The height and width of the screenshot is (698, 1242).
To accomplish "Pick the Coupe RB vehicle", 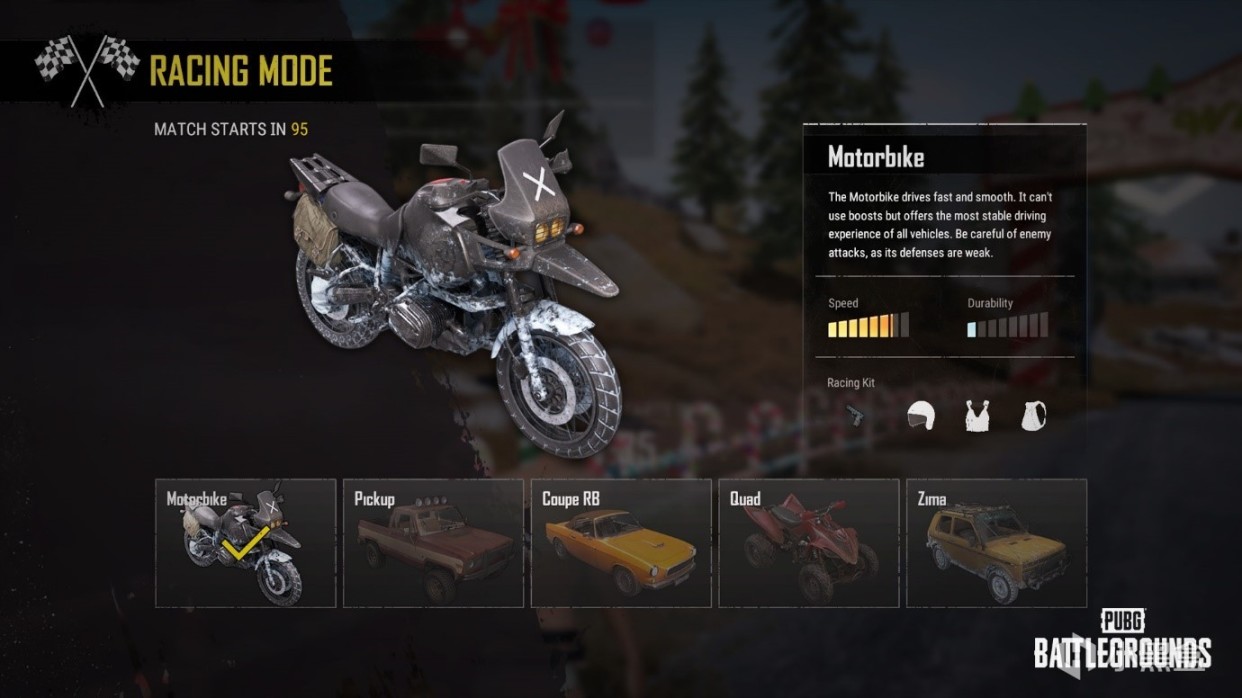I will click(x=621, y=543).
